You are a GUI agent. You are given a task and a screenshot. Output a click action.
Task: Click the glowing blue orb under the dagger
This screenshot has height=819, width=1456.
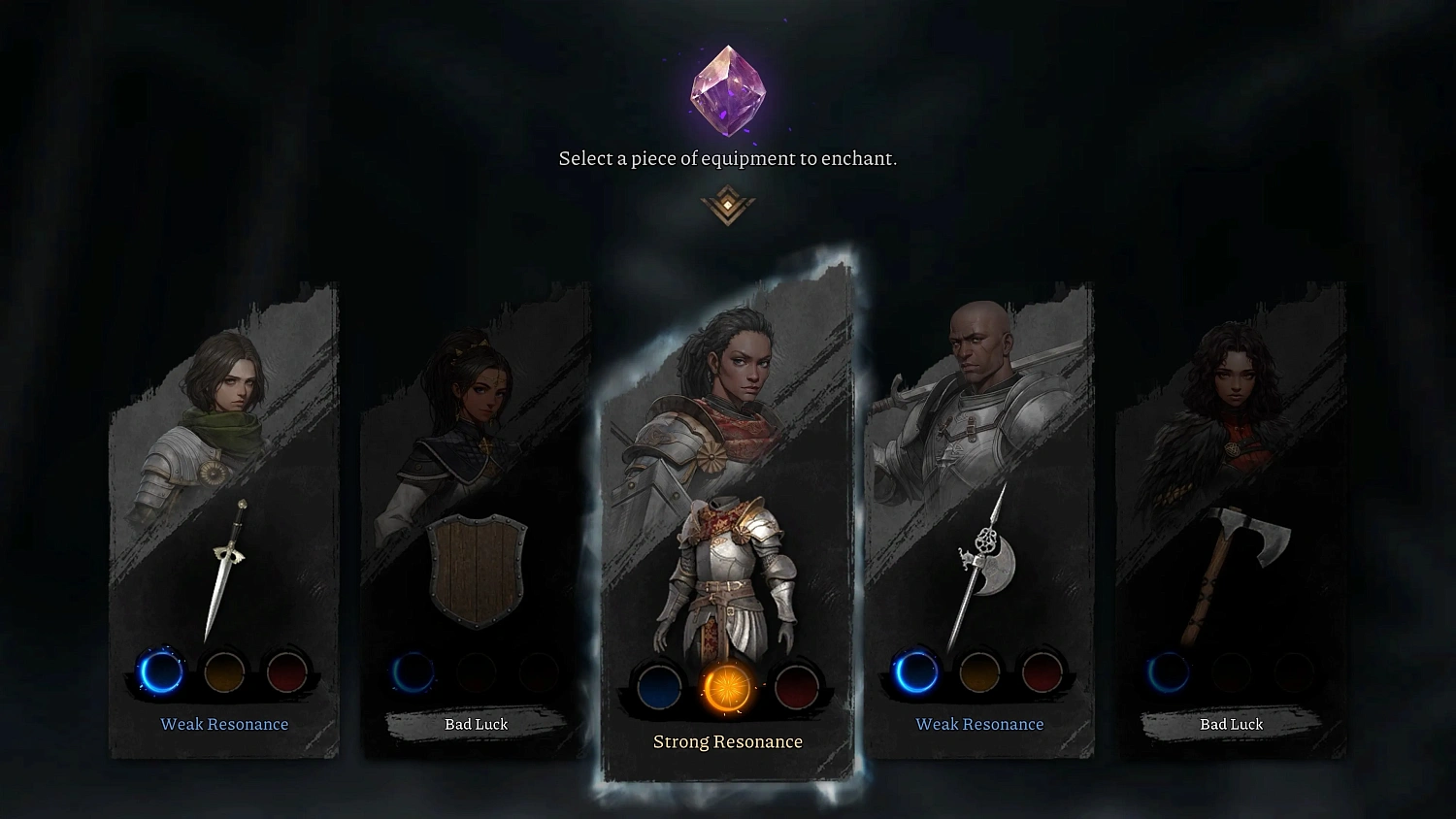(162, 672)
